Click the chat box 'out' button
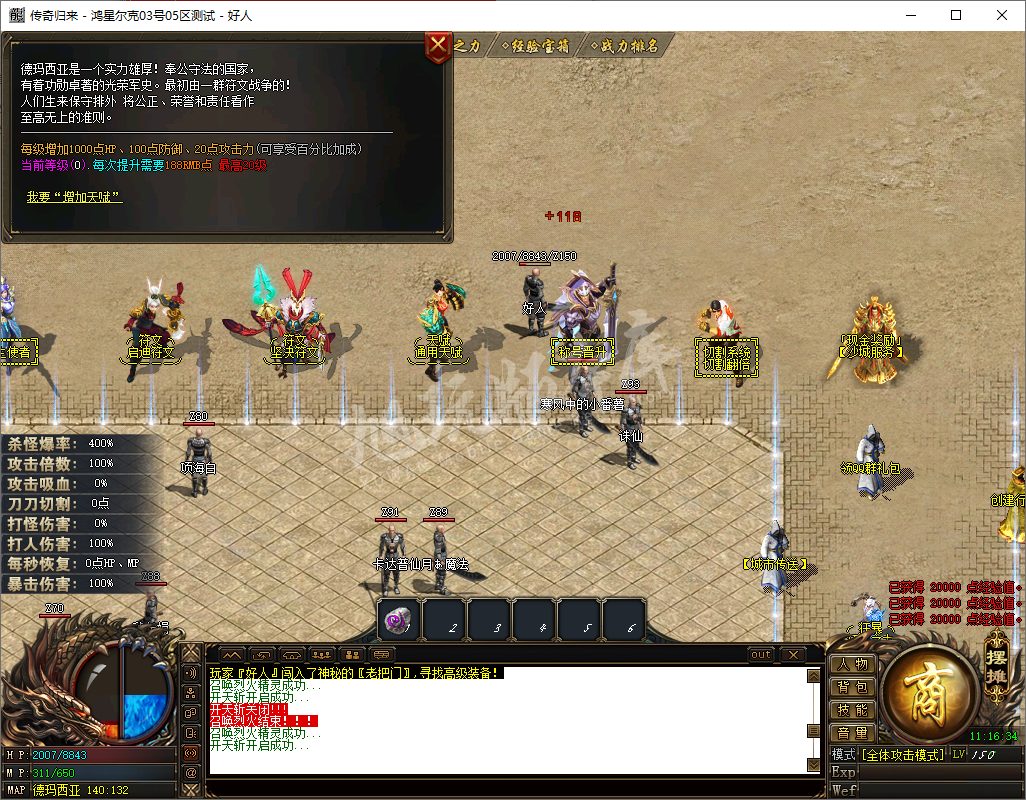 pyautogui.click(x=761, y=655)
